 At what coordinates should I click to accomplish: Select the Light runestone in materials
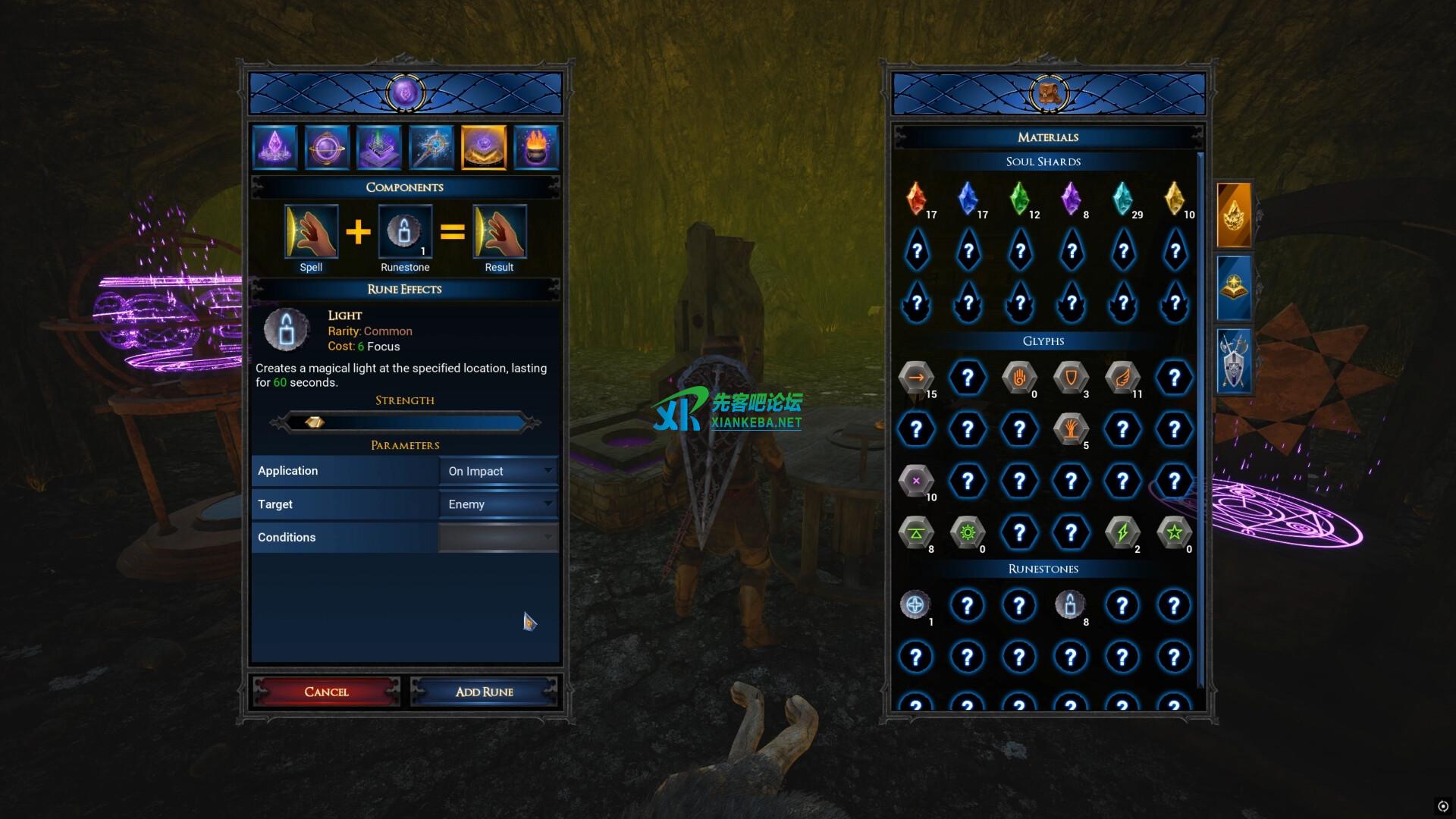(1070, 605)
